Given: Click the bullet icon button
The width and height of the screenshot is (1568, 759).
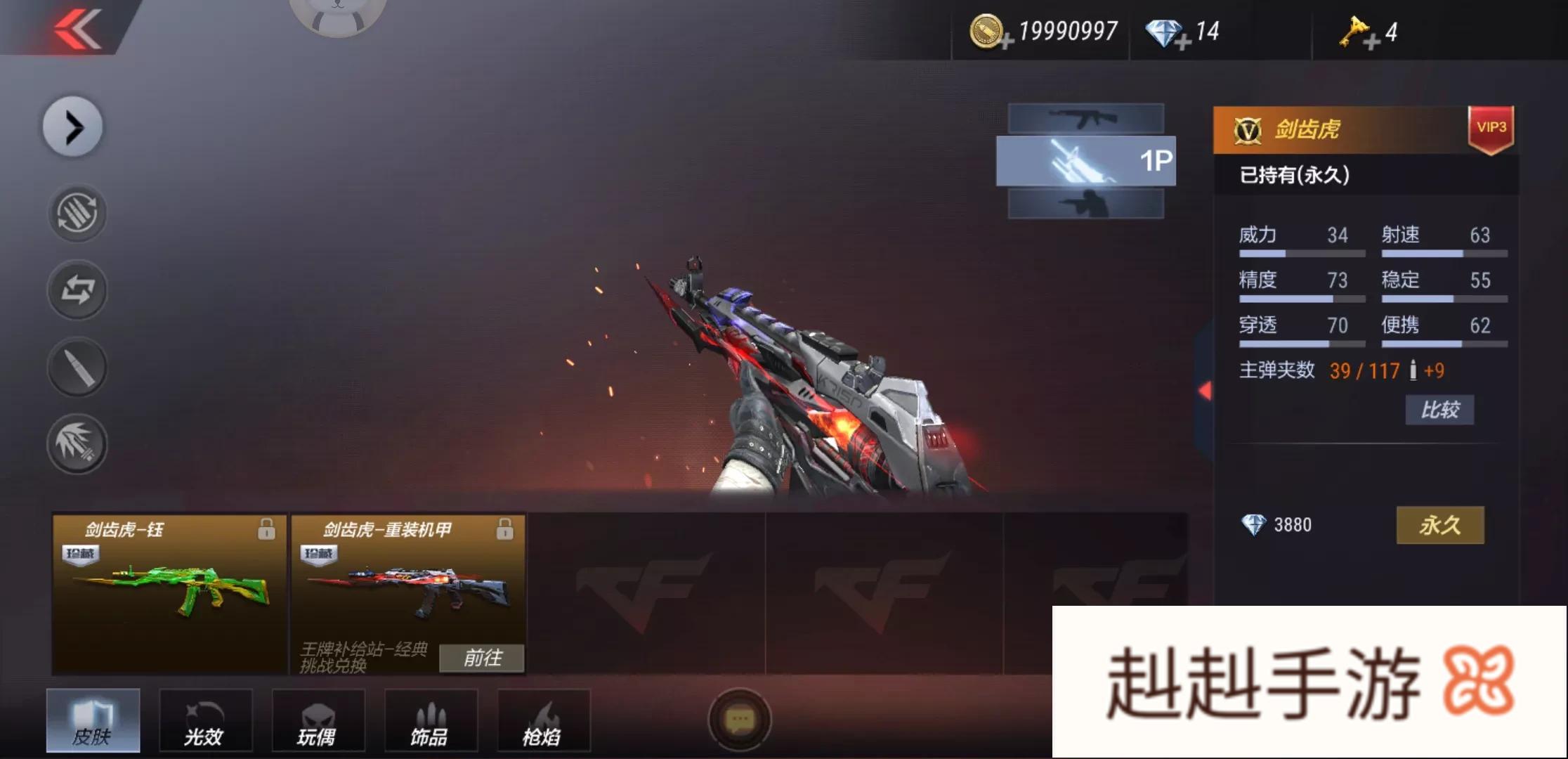Looking at the screenshot, I should 77,368.
